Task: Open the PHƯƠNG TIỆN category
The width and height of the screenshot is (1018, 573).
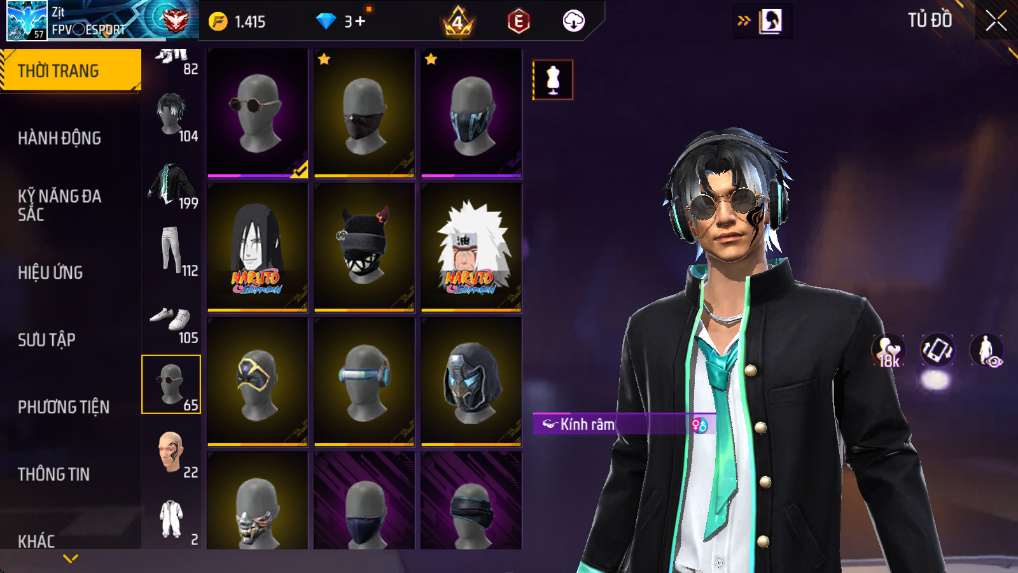Action: coord(64,406)
